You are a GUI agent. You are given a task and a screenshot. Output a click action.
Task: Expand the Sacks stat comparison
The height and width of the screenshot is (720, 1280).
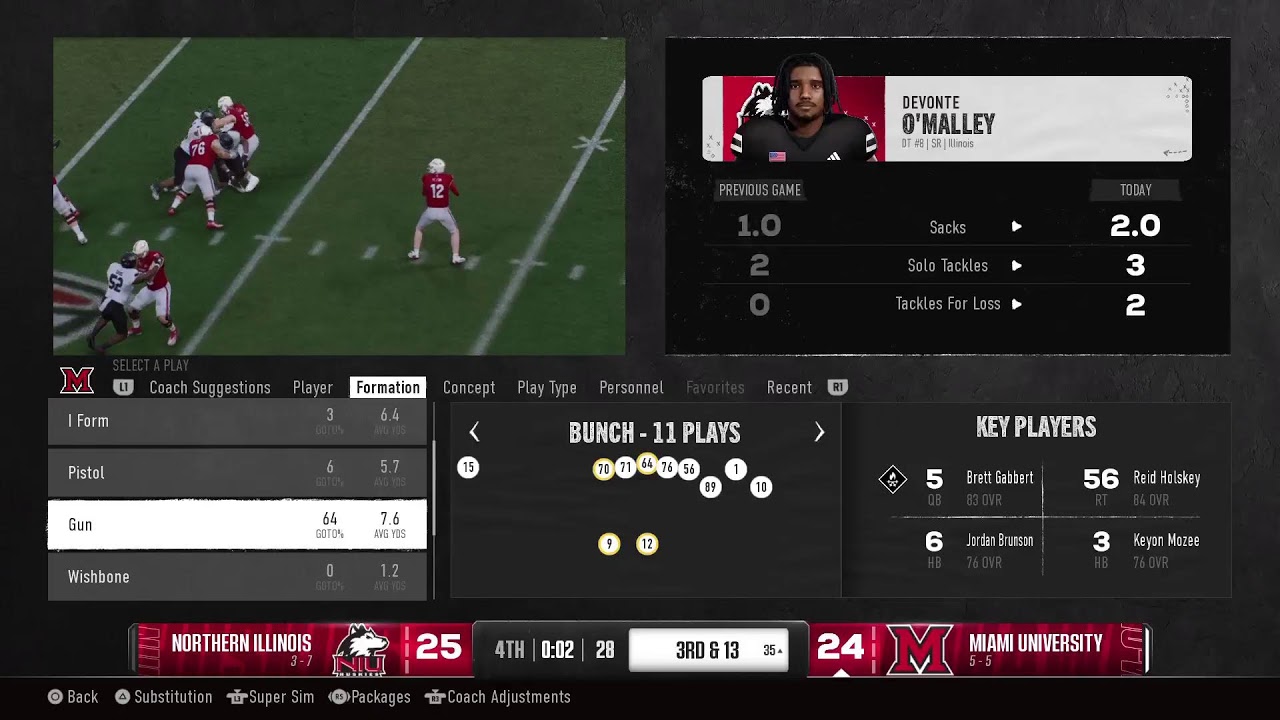[1016, 227]
